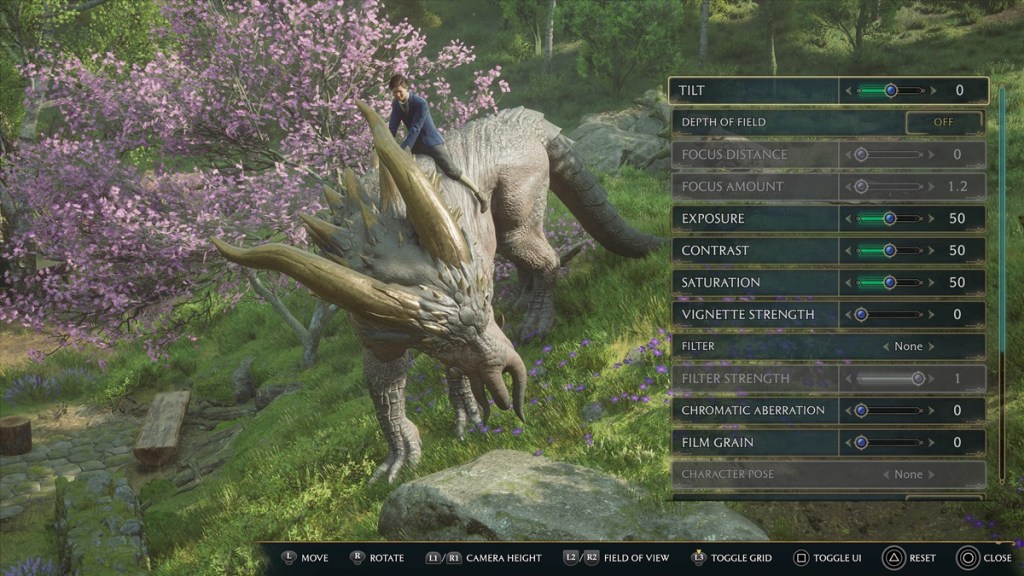The image size is (1024, 576).
Task: Set the Saturation slider handle
Action: click(x=890, y=282)
